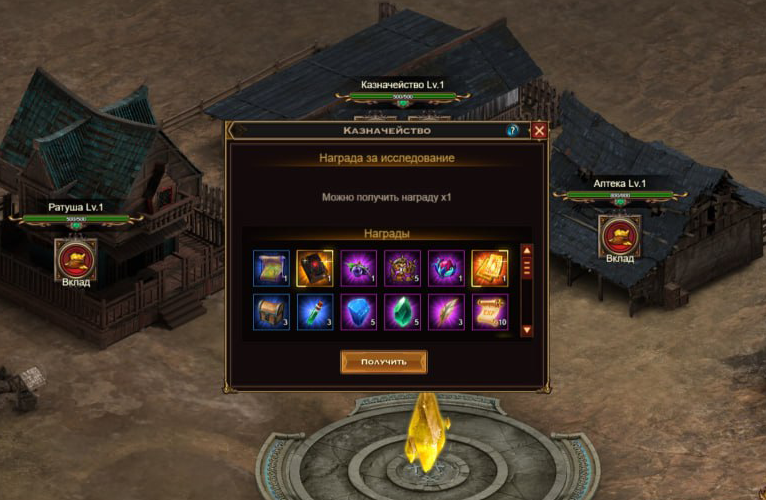Viewport: 766px width, 500px height.
Task: Select the map scroll reward
Action: (x=271, y=268)
